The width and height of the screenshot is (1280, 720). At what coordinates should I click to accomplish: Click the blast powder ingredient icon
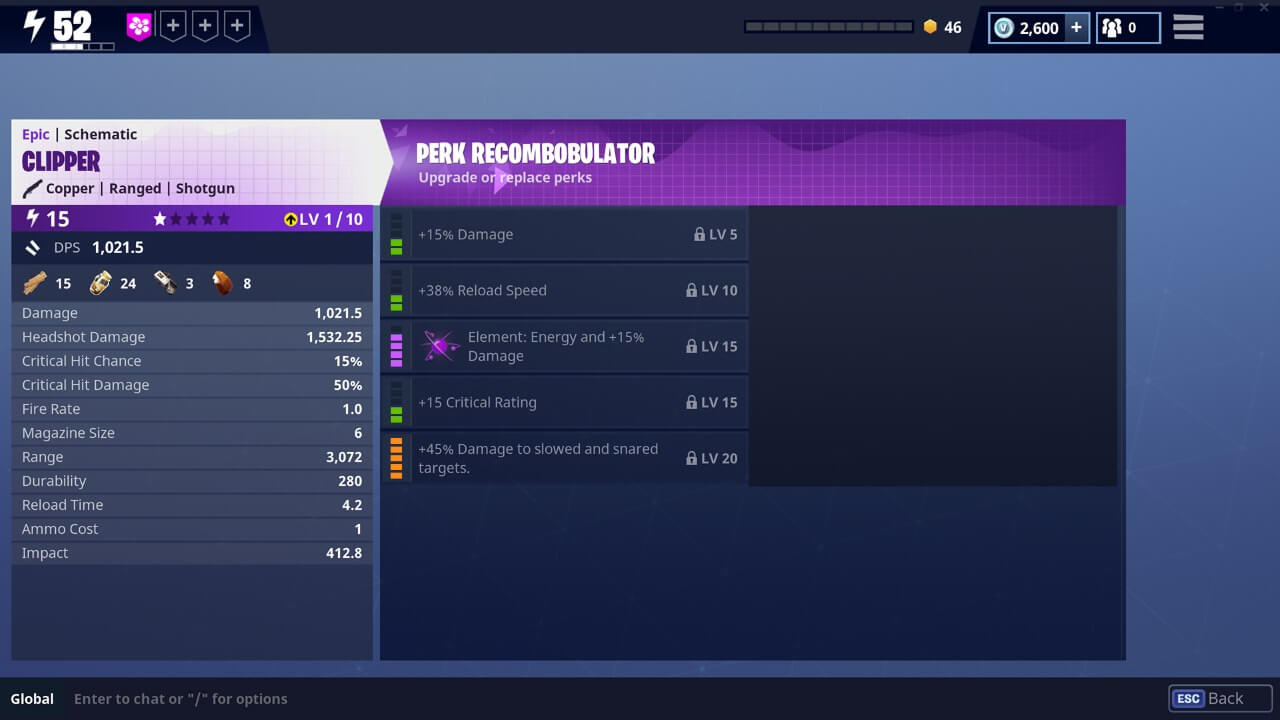[99, 282]
